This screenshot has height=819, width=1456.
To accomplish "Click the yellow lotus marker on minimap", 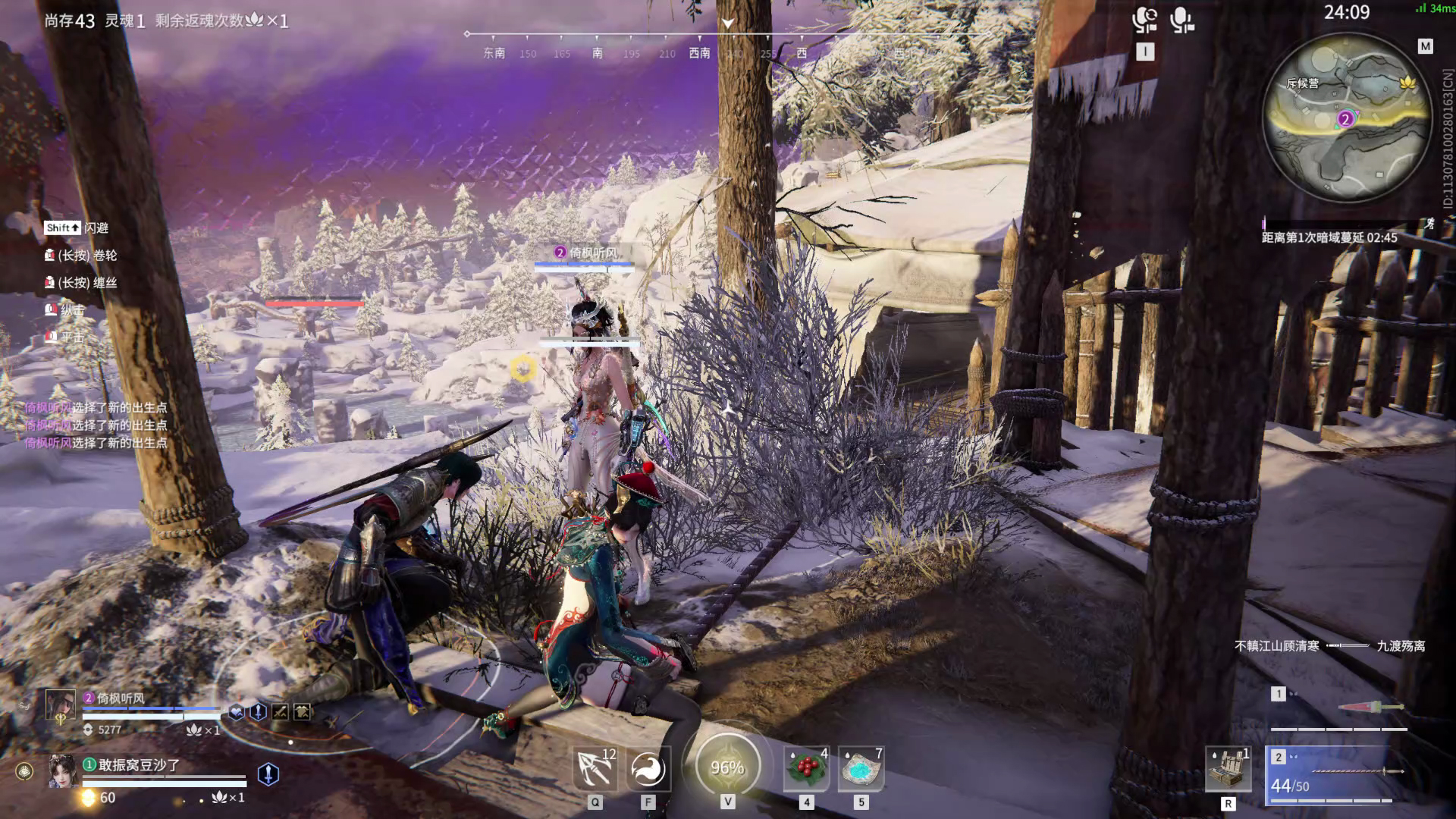I will point(1408,82).
